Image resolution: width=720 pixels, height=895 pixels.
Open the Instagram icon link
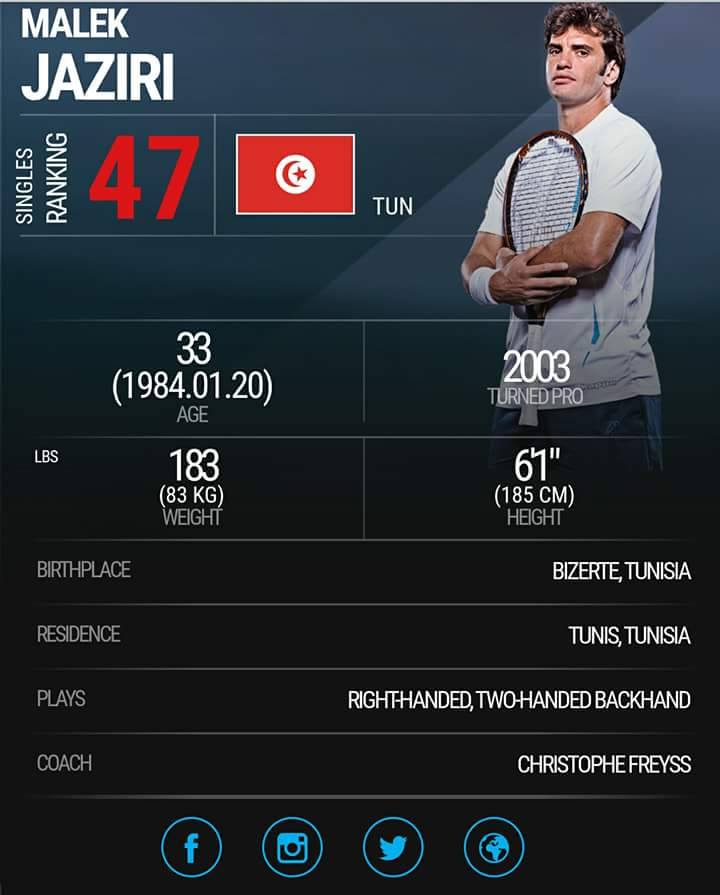pos(292,849)
